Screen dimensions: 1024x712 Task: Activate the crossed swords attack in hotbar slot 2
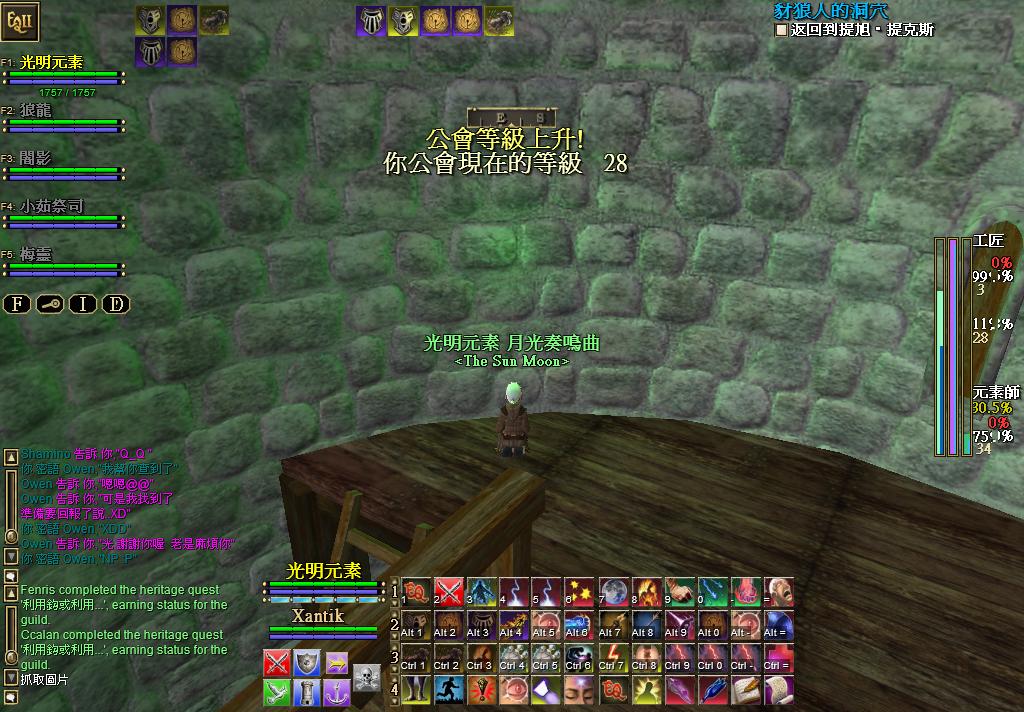pyautogui.click(x=449, y=592)
